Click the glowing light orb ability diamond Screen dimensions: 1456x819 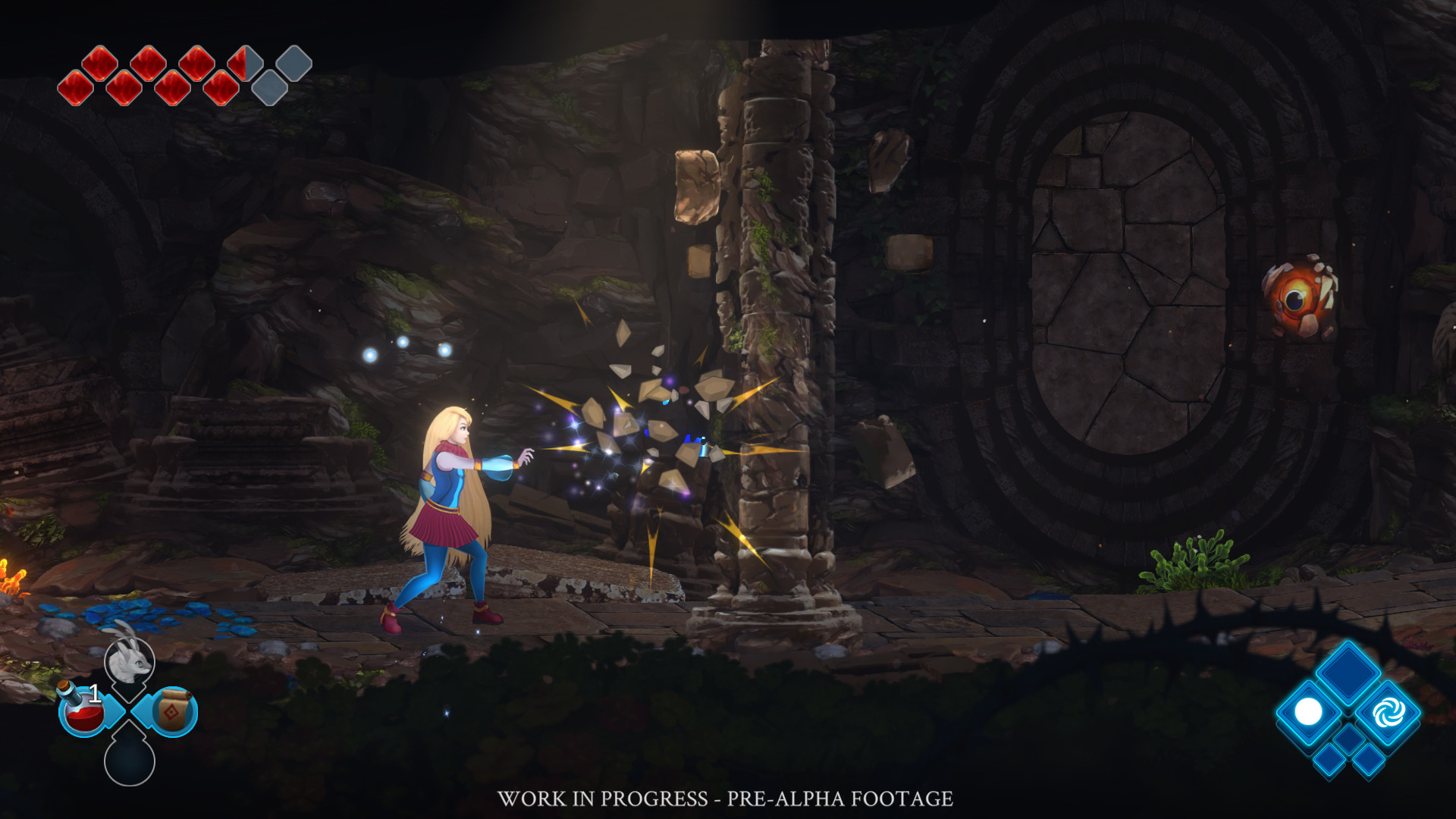click(1307, 712)
